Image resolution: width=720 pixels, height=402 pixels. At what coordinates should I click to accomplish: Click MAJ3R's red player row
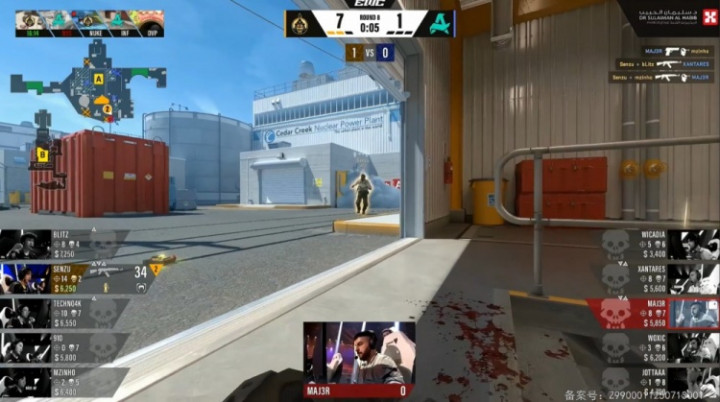(652, 312)
